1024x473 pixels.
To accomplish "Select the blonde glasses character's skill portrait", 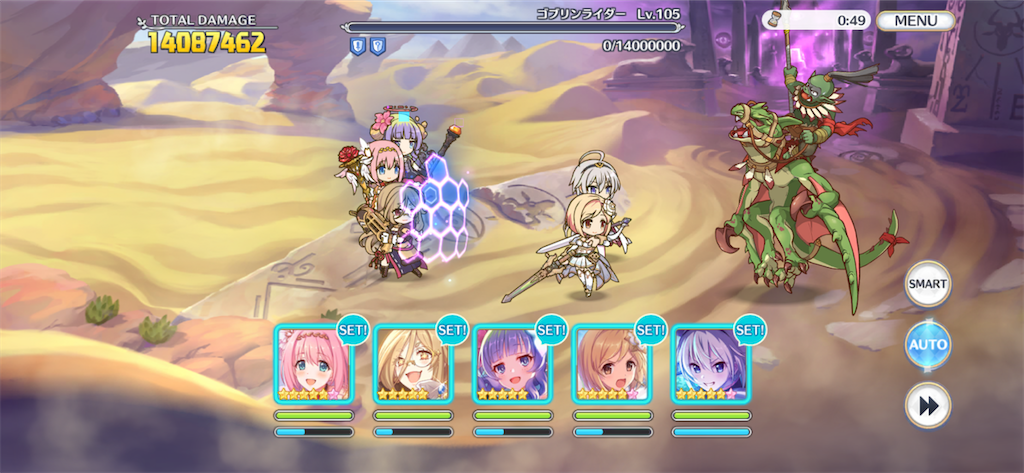I will (413, 363).
